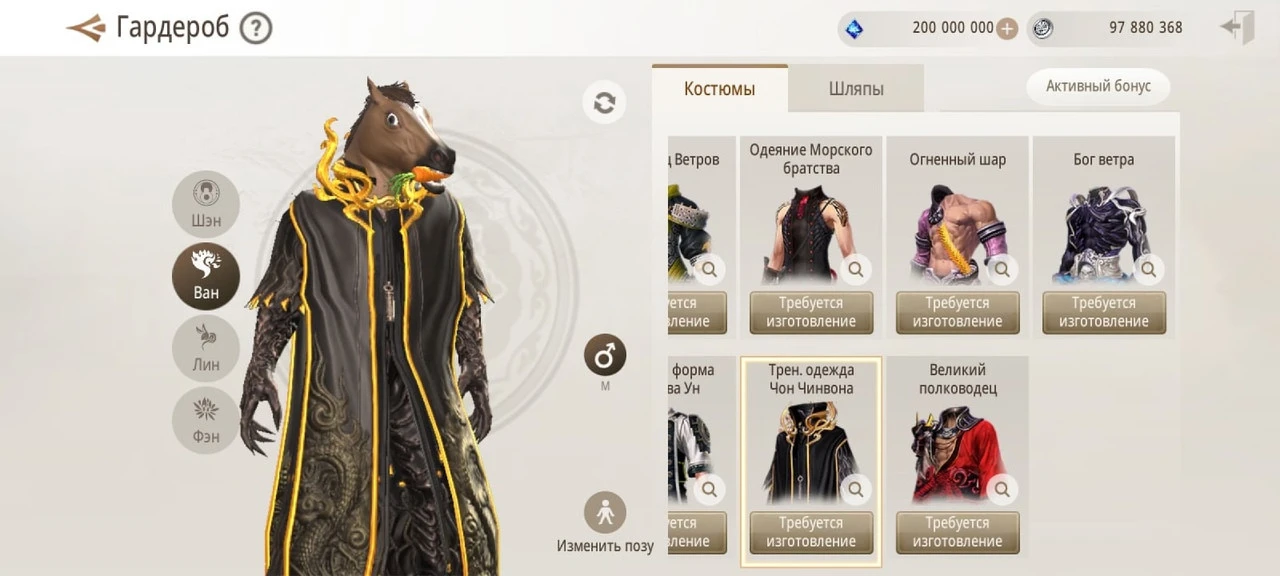Go back using the wardrobe arrow
Viewport: 1280px width, 576px height.
pyautogui.click(x=86, y=28)
